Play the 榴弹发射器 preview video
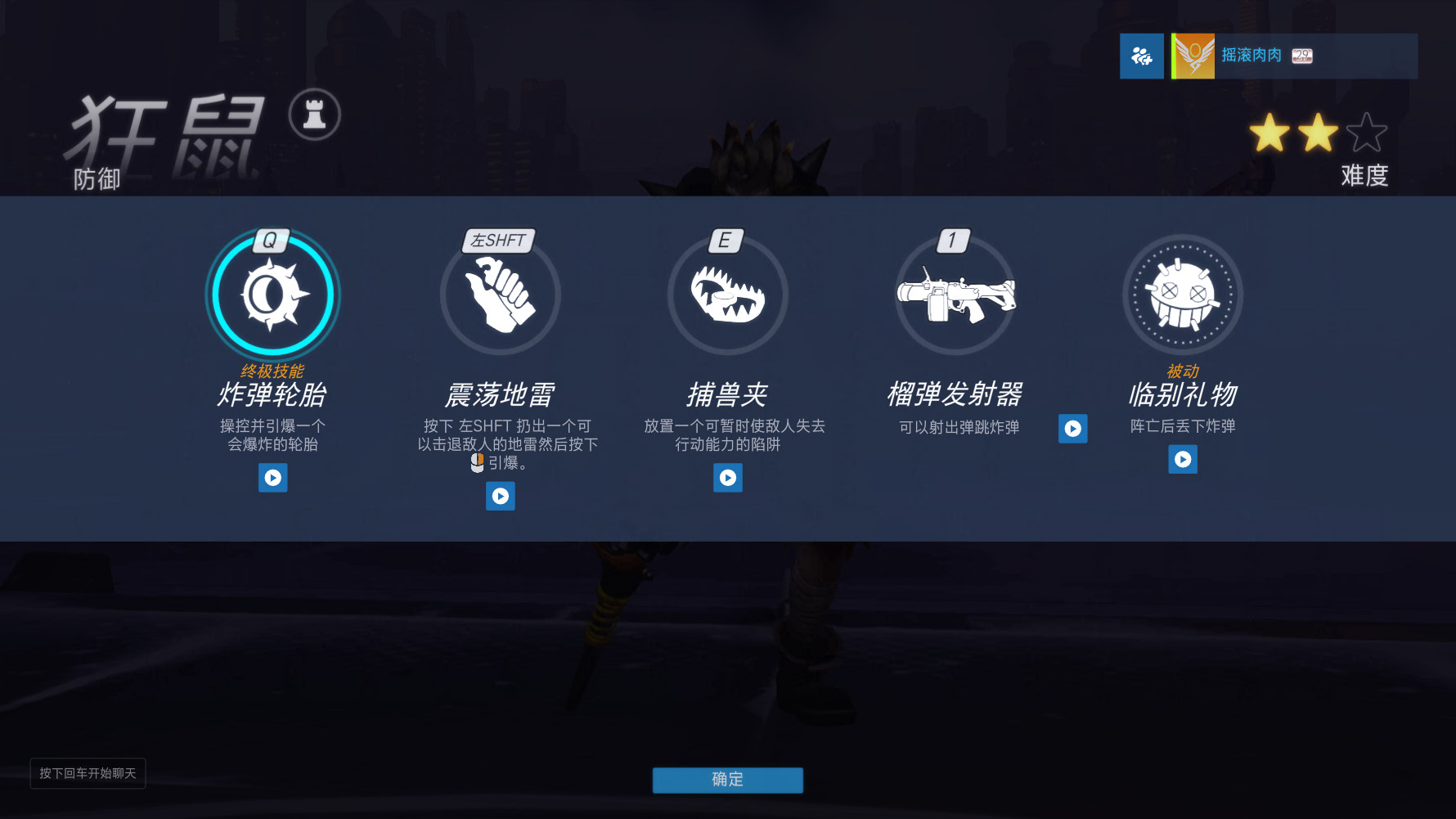 [1072, 429]
